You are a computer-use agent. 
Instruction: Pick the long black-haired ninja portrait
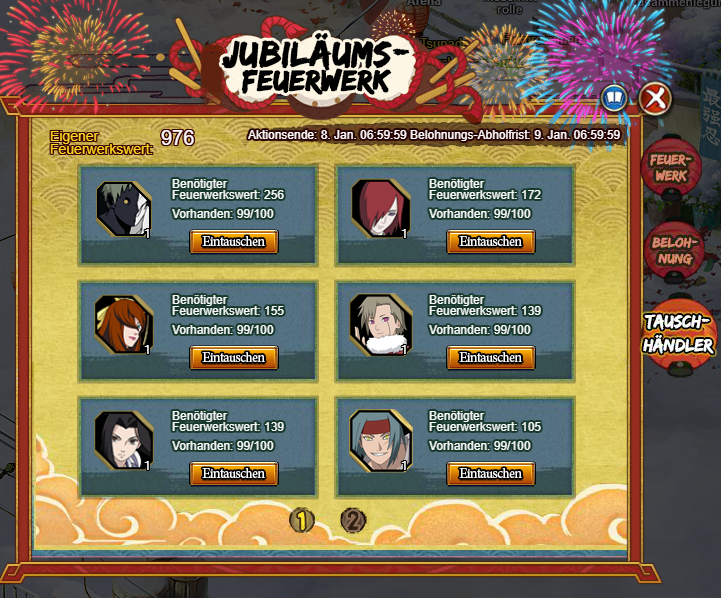coord(124,440)
